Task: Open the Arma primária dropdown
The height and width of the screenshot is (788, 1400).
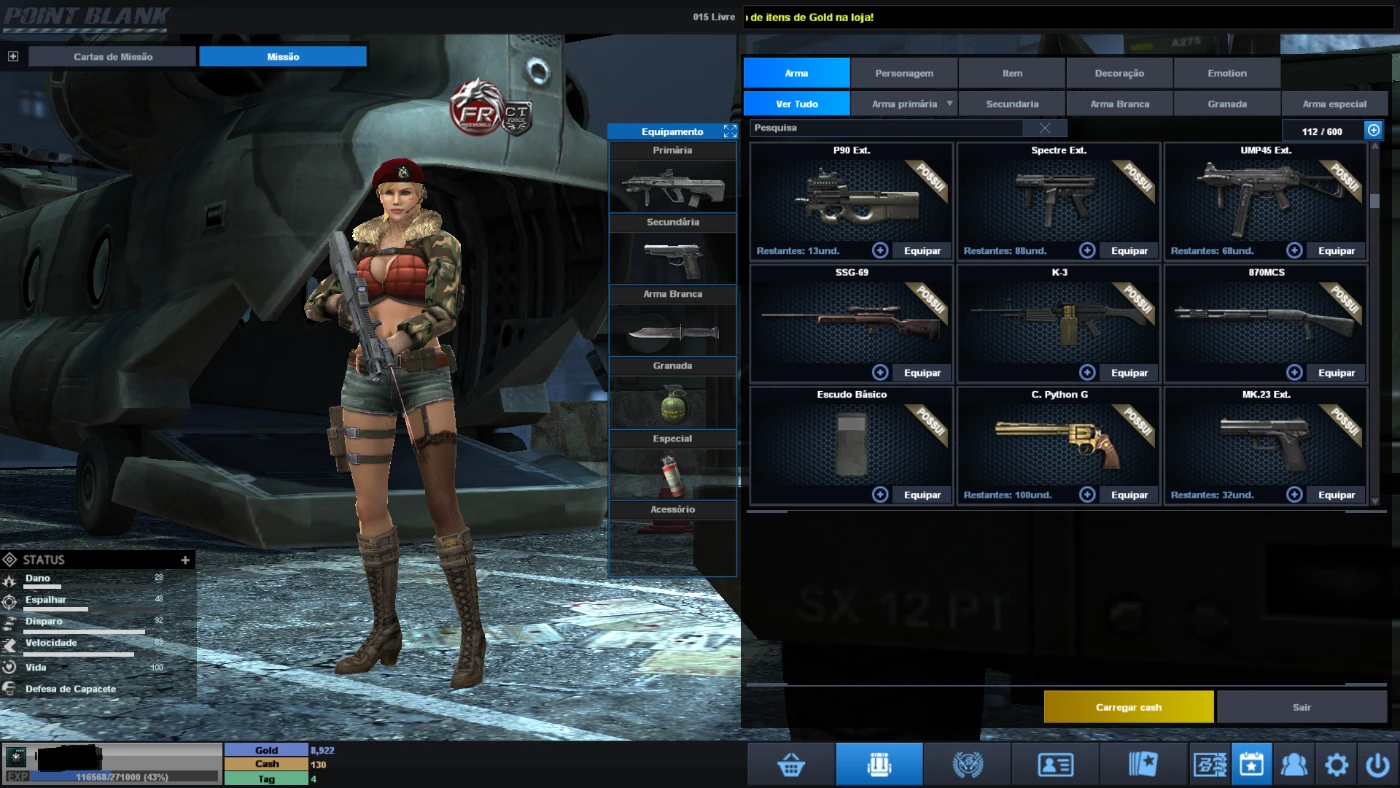Action: tap(911, 104)
